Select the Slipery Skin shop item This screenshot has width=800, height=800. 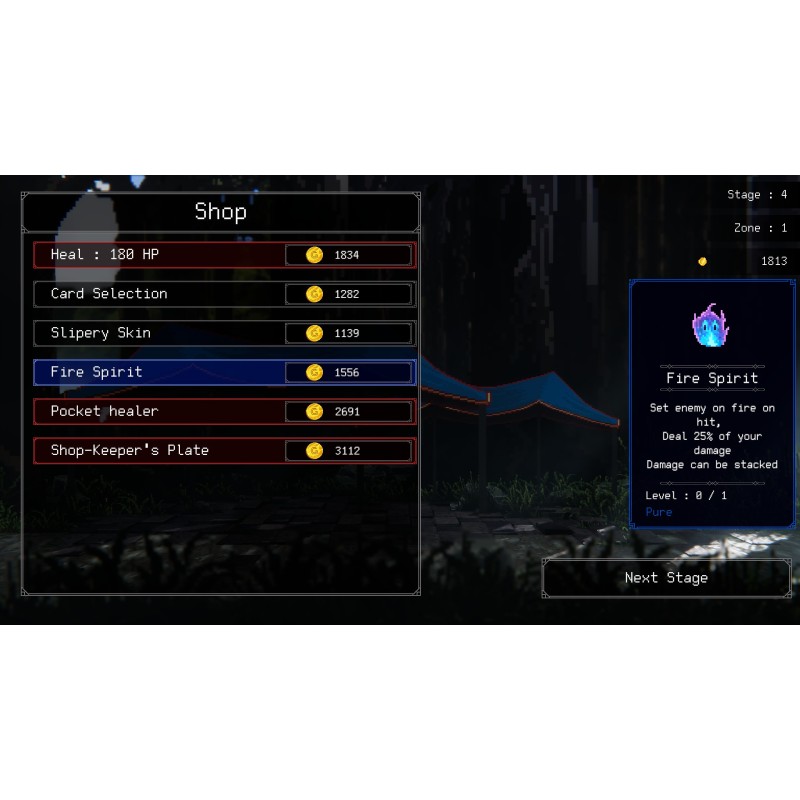point(224,333)
